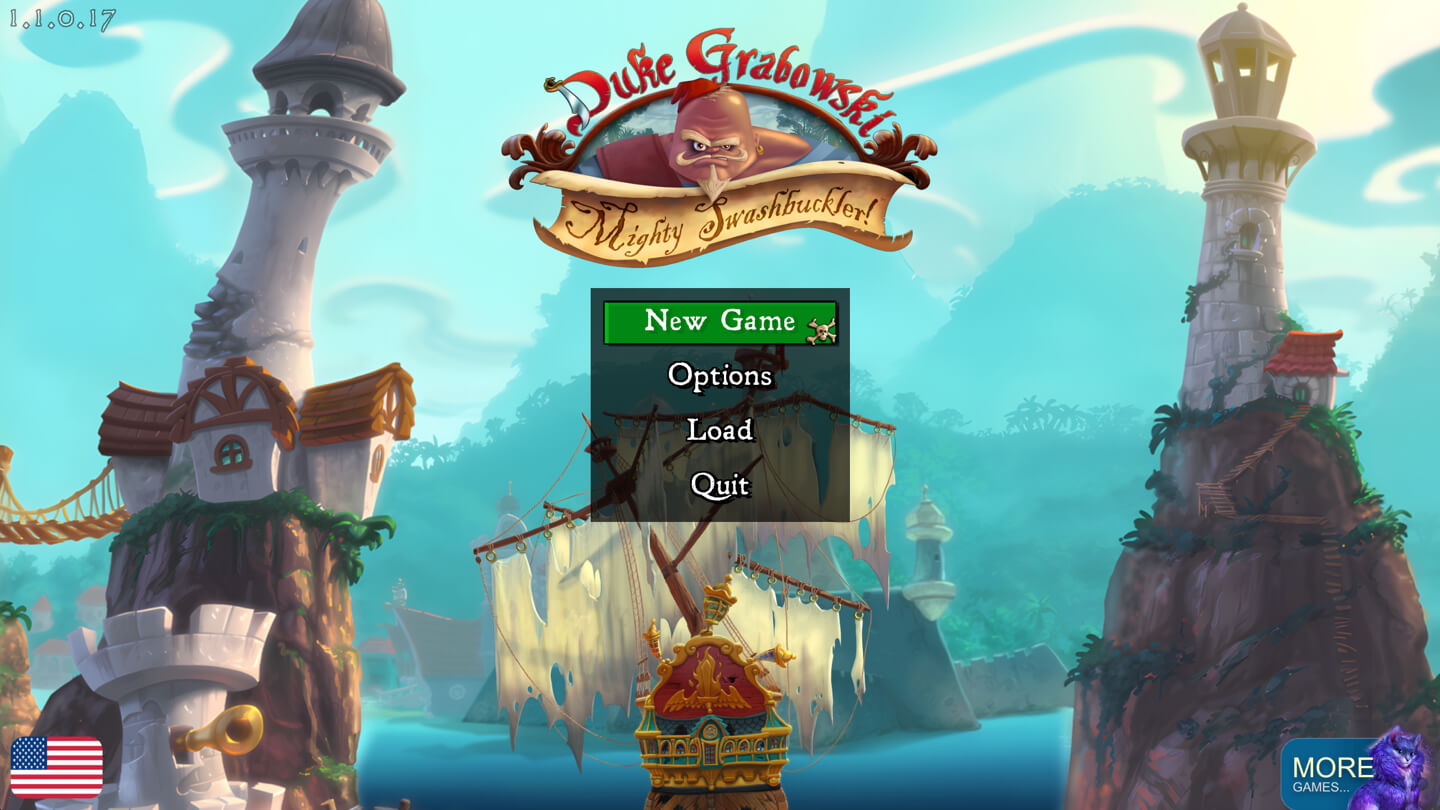
Task: Select Load to restore a saved game
Action: click(720, 430)
